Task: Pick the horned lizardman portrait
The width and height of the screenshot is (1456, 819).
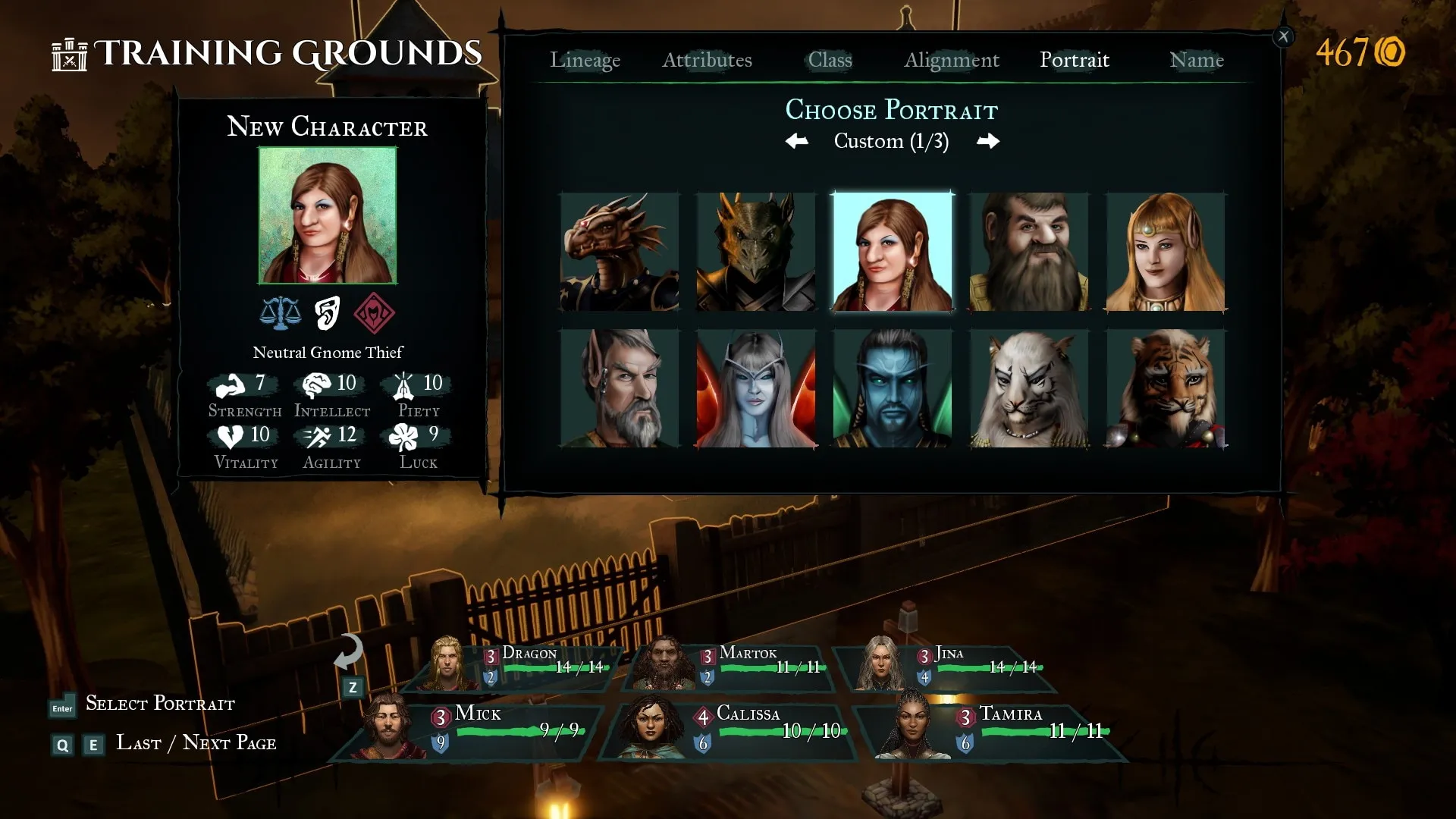Action: point(756,252)
